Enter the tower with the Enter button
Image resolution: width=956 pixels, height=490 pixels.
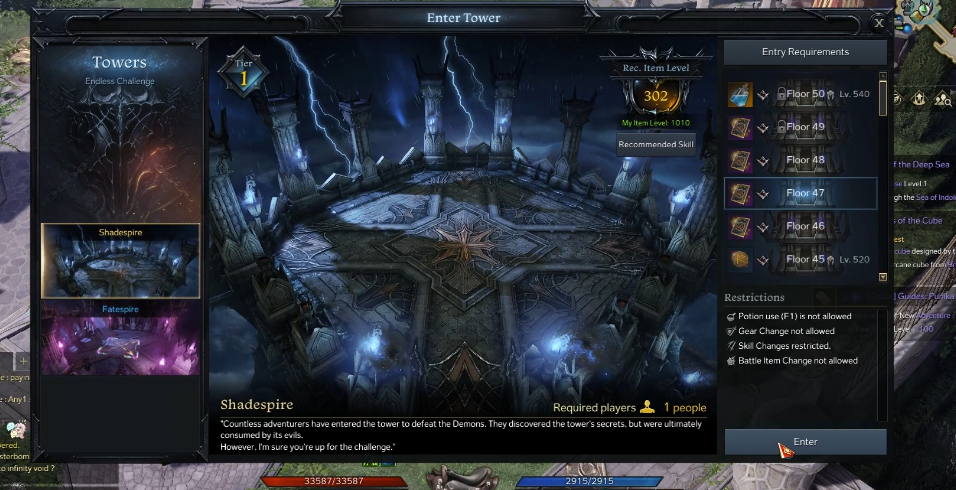805,442
